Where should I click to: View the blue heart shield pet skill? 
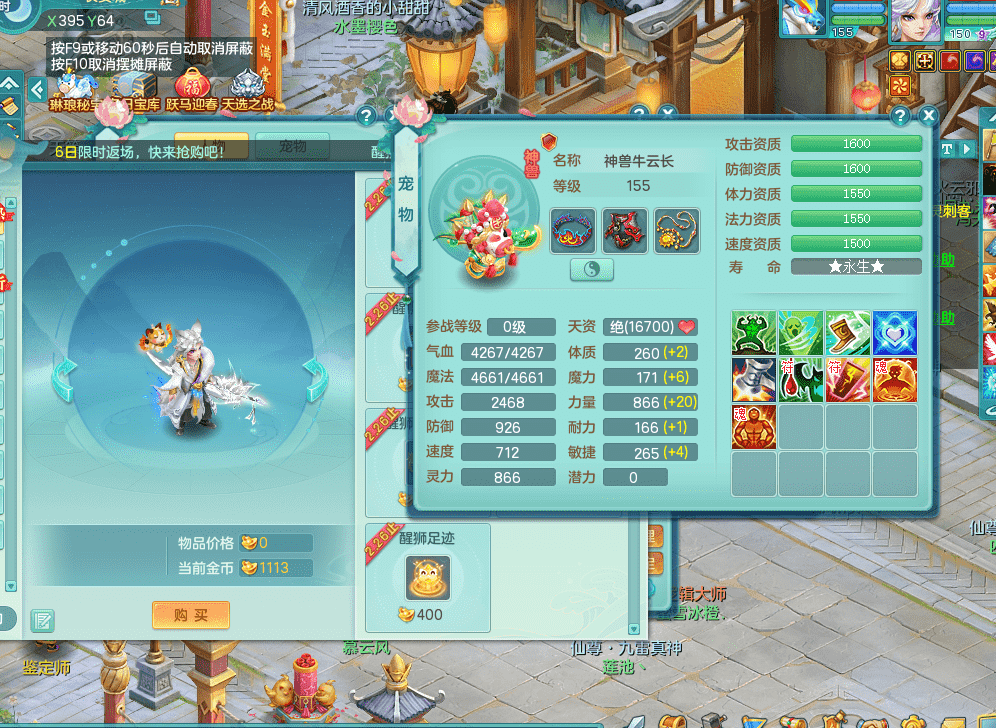click(894, 333)
